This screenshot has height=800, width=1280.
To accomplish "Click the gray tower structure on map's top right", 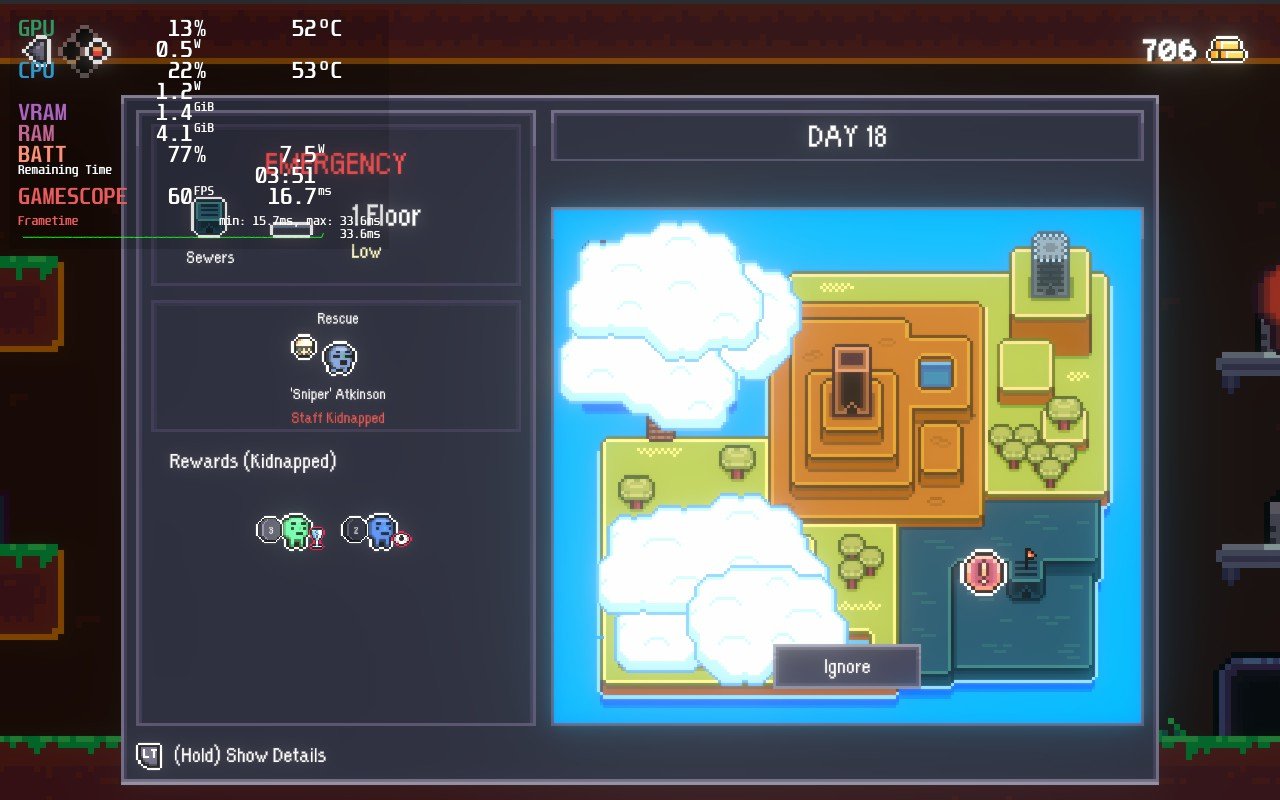I will (1051, 252).
